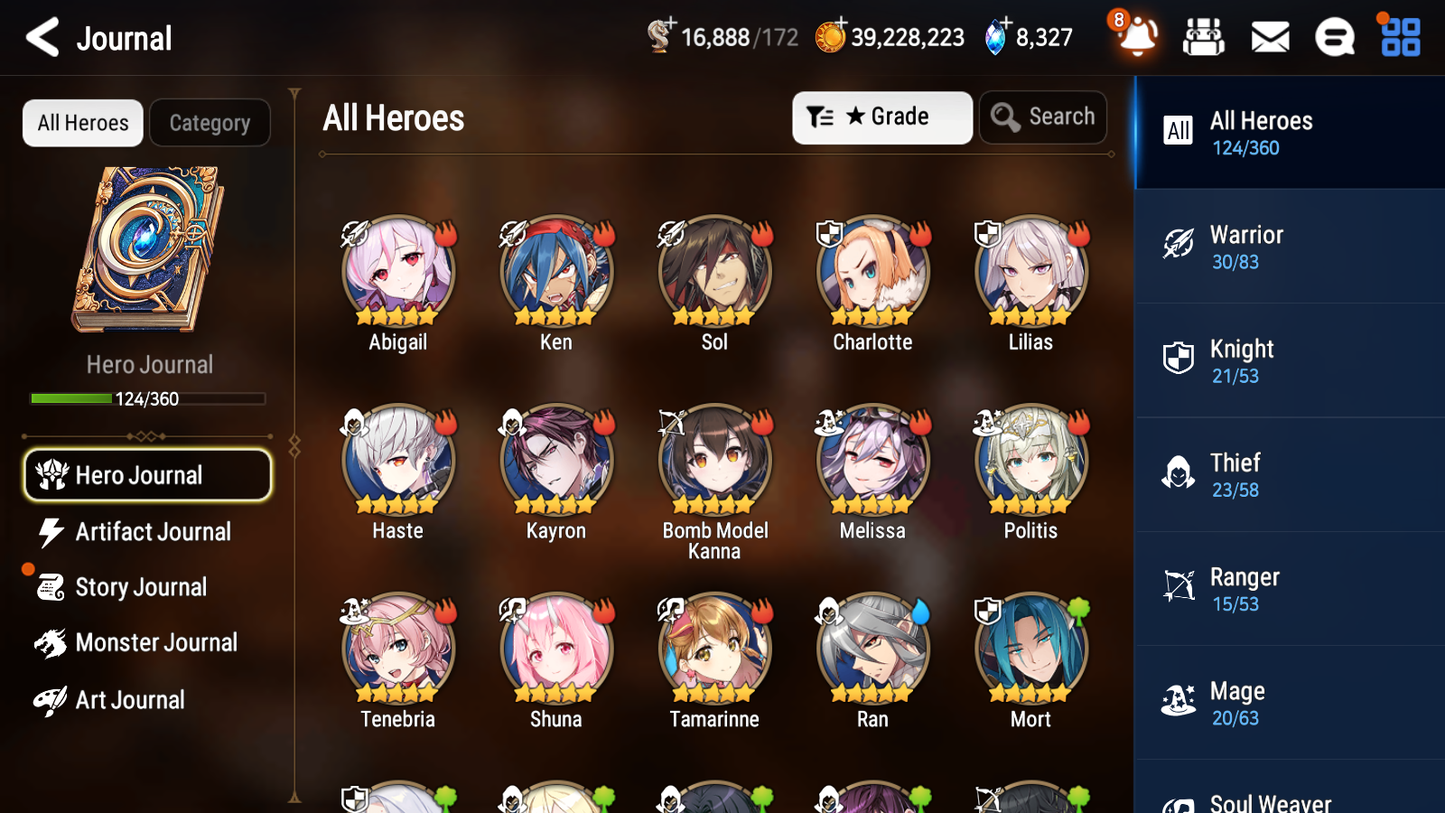Open the inventory icon in the top bar

click(x=1203, y=36)
